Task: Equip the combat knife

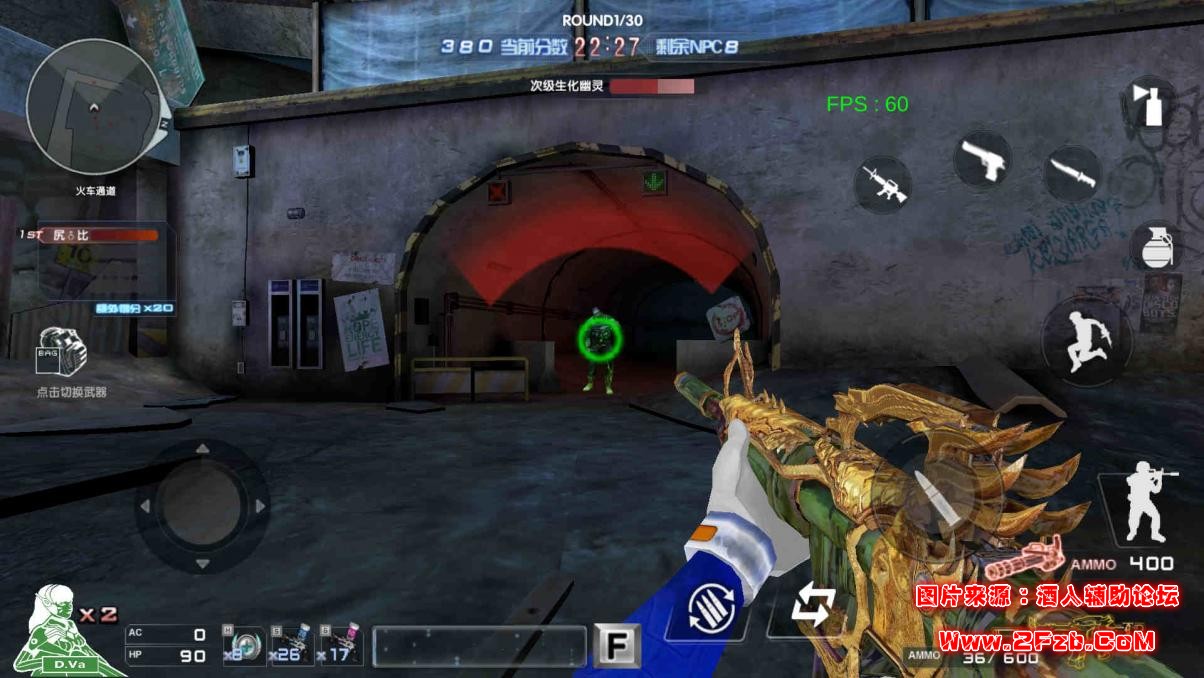Action: coord(1073,175)
